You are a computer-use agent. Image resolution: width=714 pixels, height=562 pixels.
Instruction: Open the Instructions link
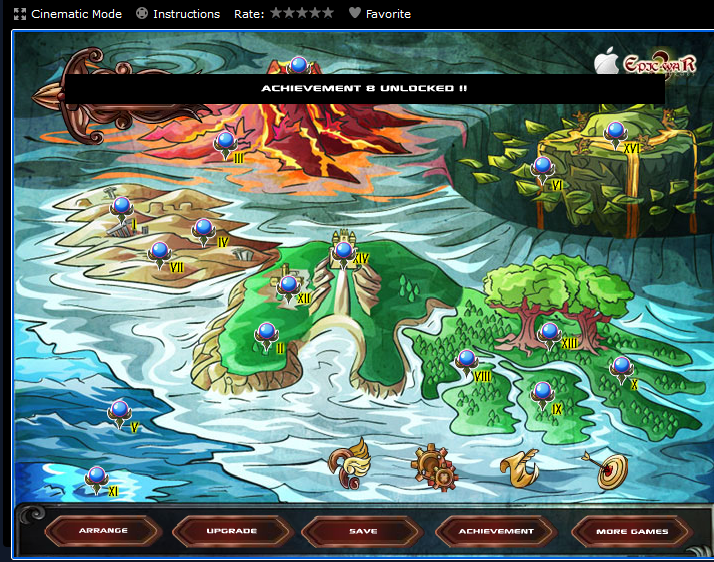coord(178,14)
